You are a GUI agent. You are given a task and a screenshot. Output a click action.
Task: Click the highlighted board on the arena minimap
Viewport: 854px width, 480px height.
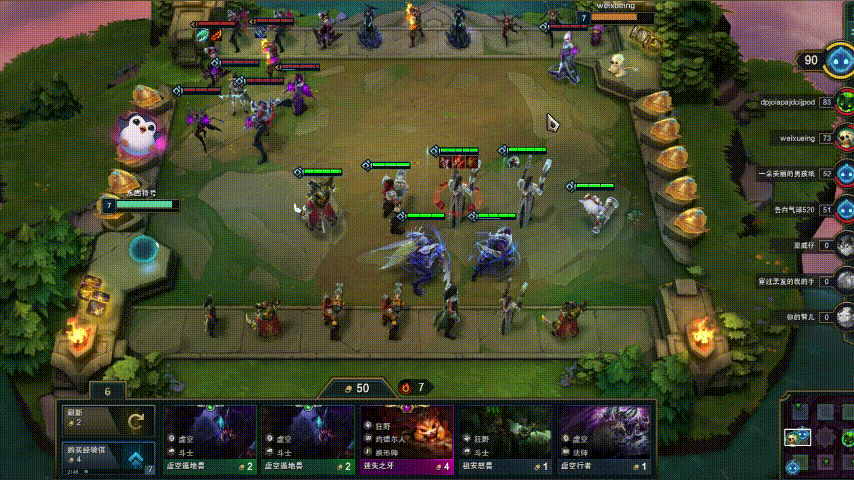(797, 438)
